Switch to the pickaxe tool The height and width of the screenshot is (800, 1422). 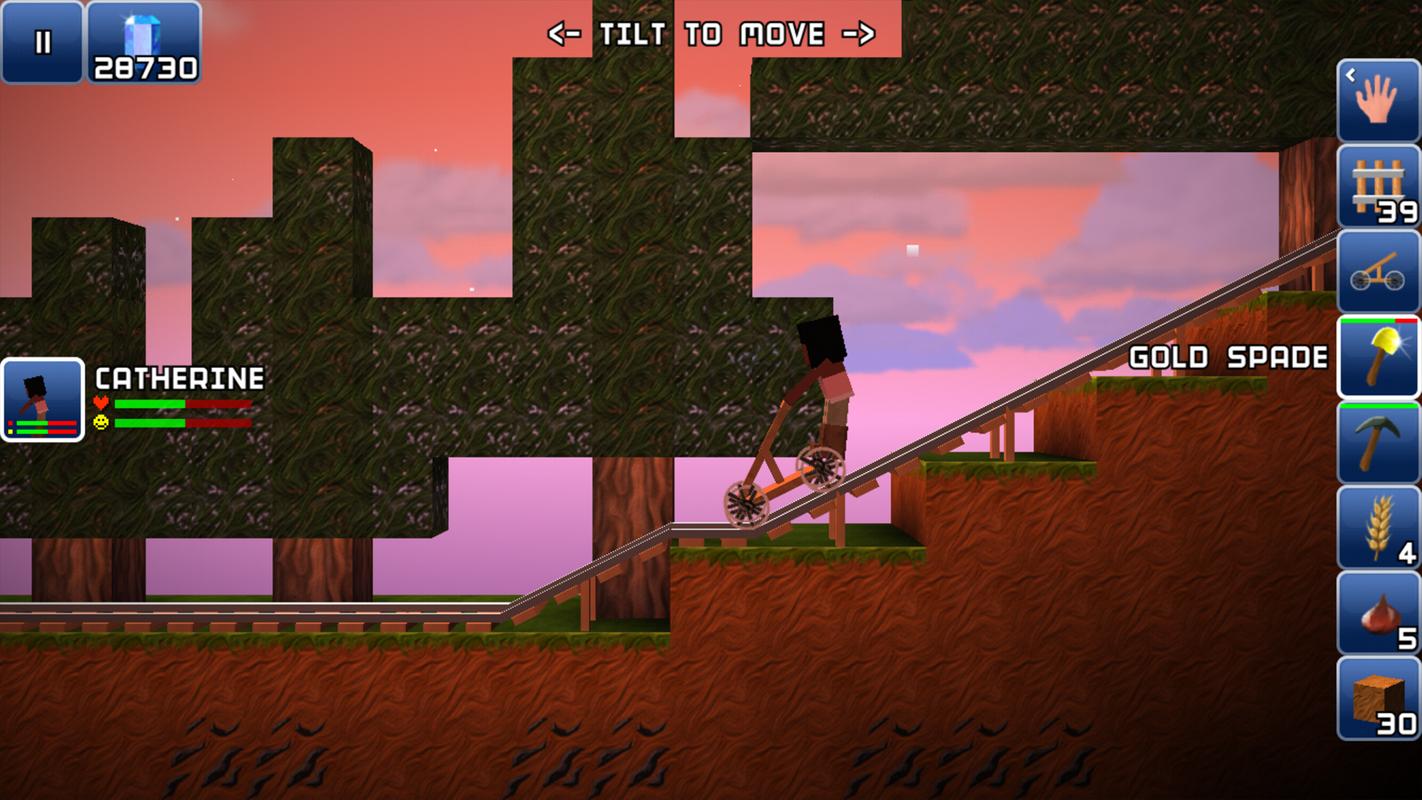pyautogui.click(x=1378, y=442)
